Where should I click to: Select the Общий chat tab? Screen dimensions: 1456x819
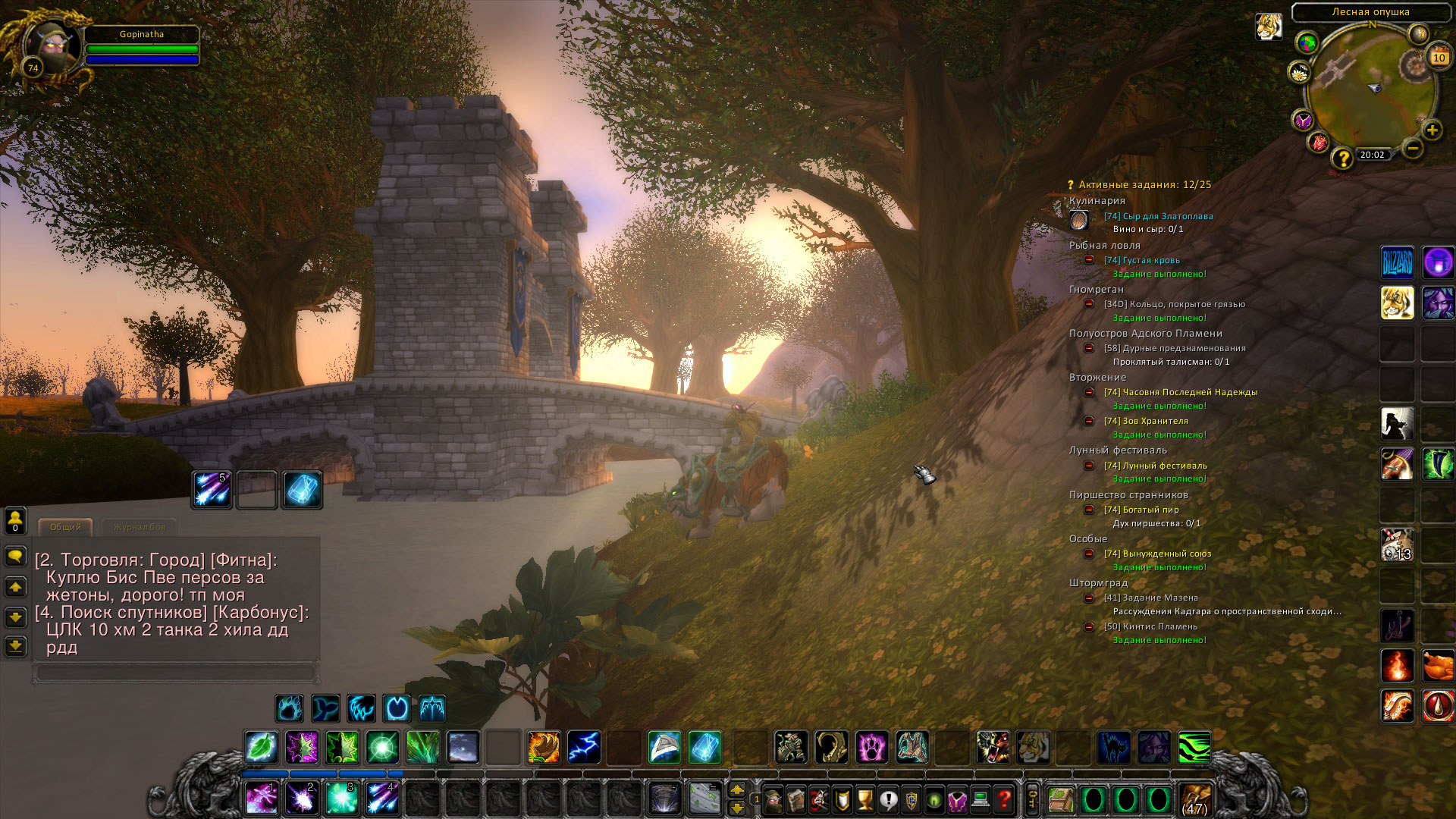click(x=64, y=527)
